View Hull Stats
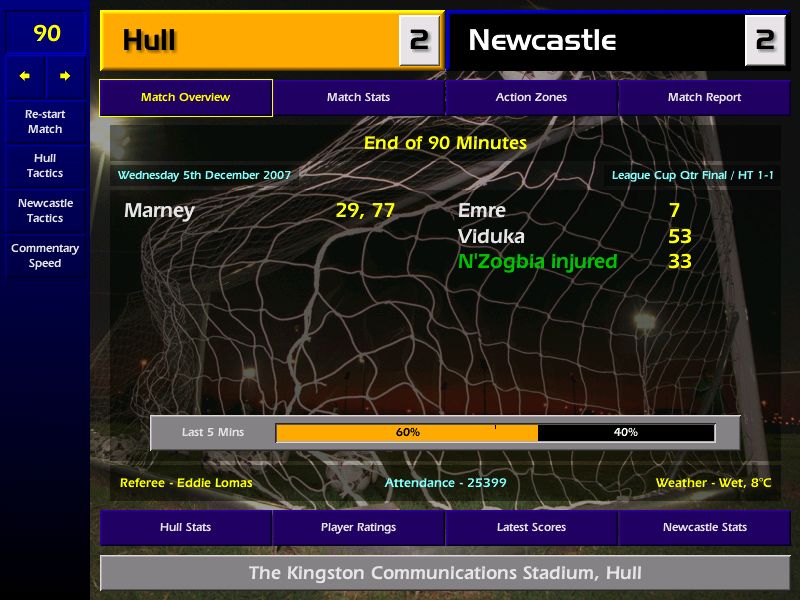 (x=185, y=527)
